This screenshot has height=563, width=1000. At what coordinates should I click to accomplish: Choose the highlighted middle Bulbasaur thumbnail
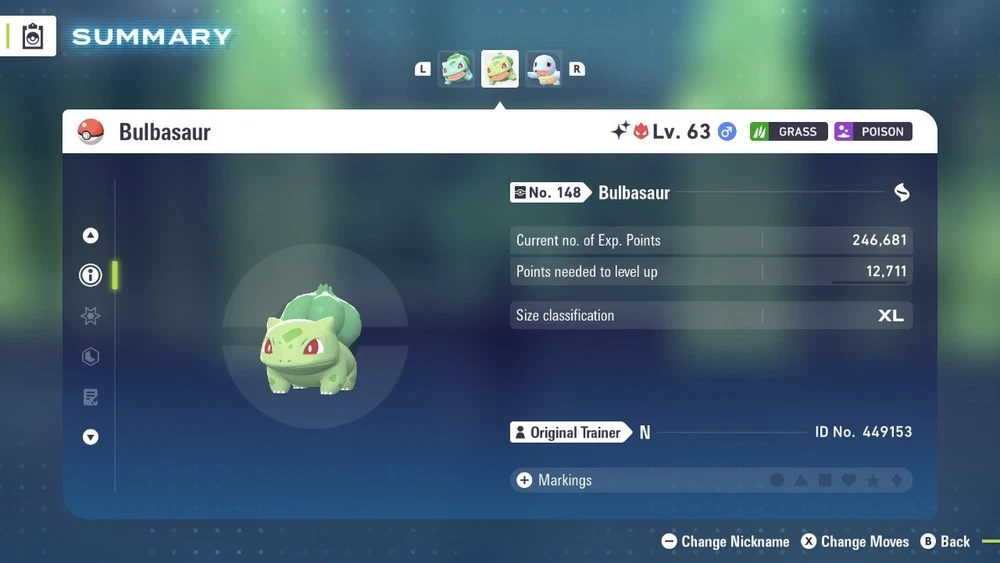[x=500, y=69]
